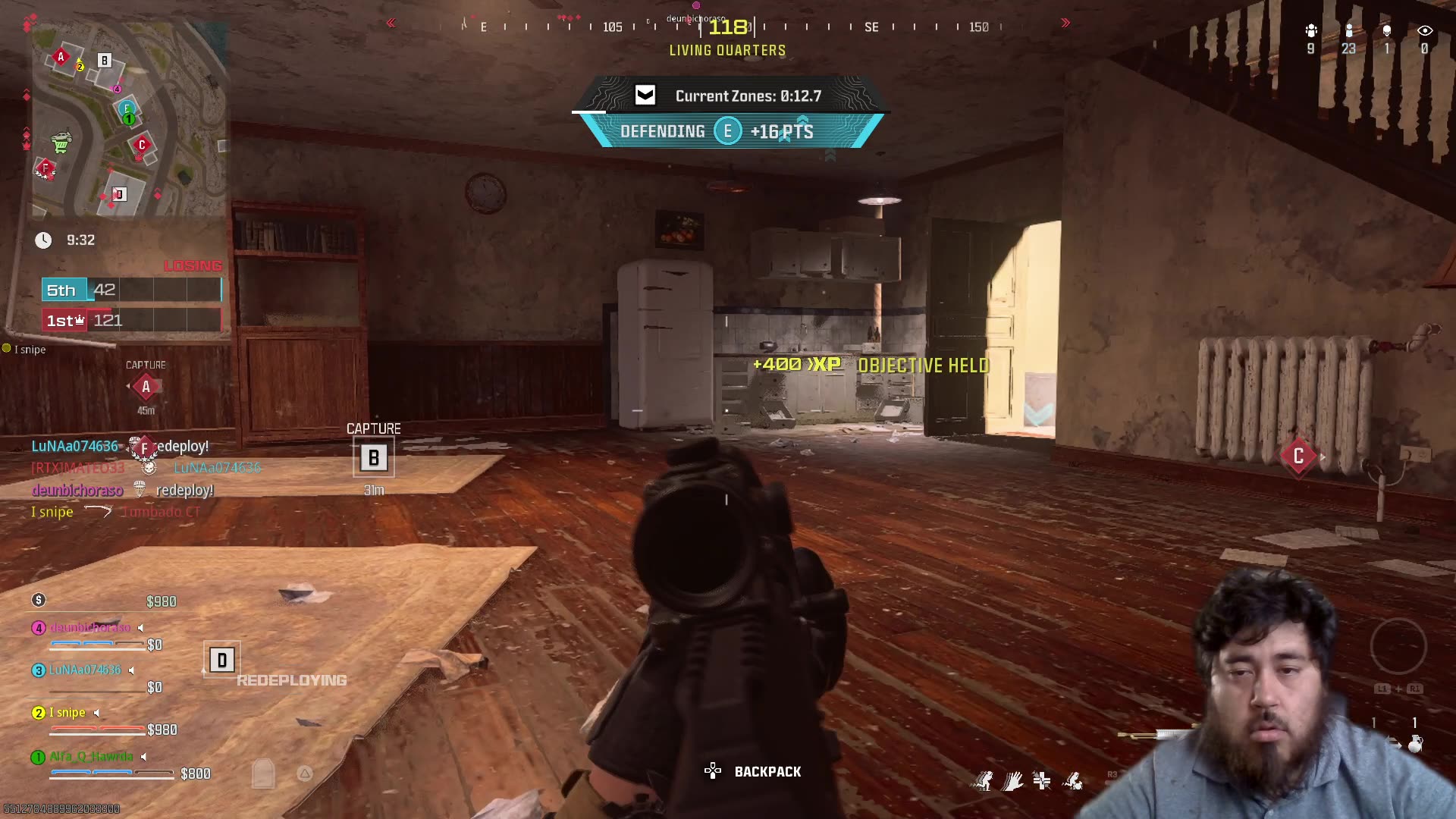The height and width of the screenshot is (819, 1456).
Task: Click the spectator eye icon
Action: click(1424, 31)
